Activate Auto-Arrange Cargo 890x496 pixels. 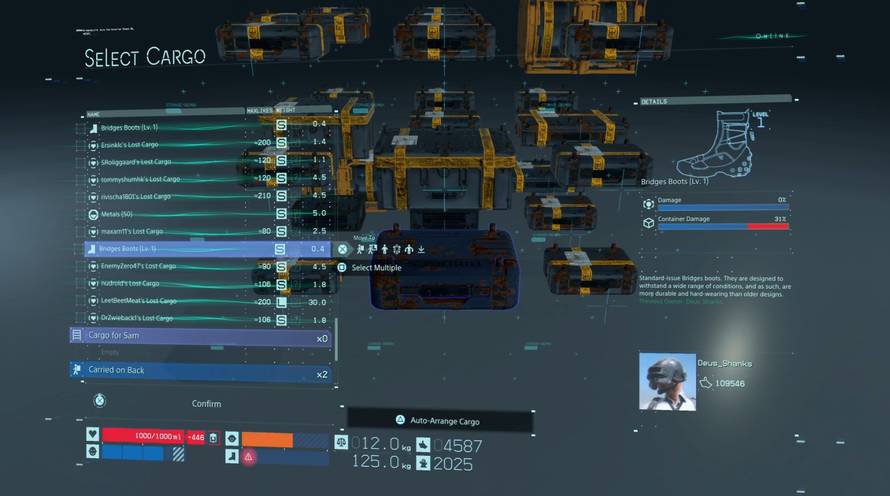(441, 420)
